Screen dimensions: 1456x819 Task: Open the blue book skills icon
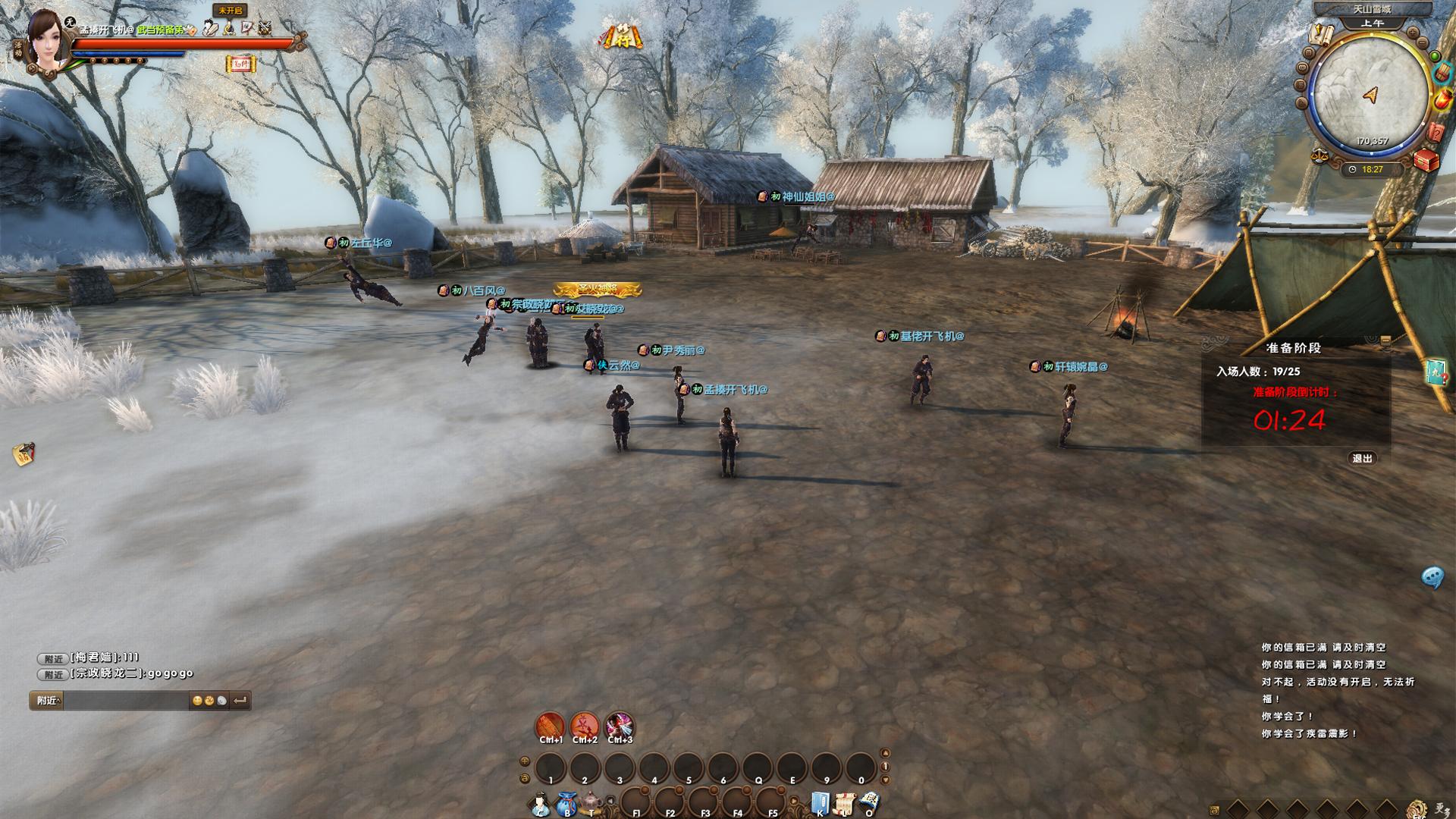coord(819,804)
